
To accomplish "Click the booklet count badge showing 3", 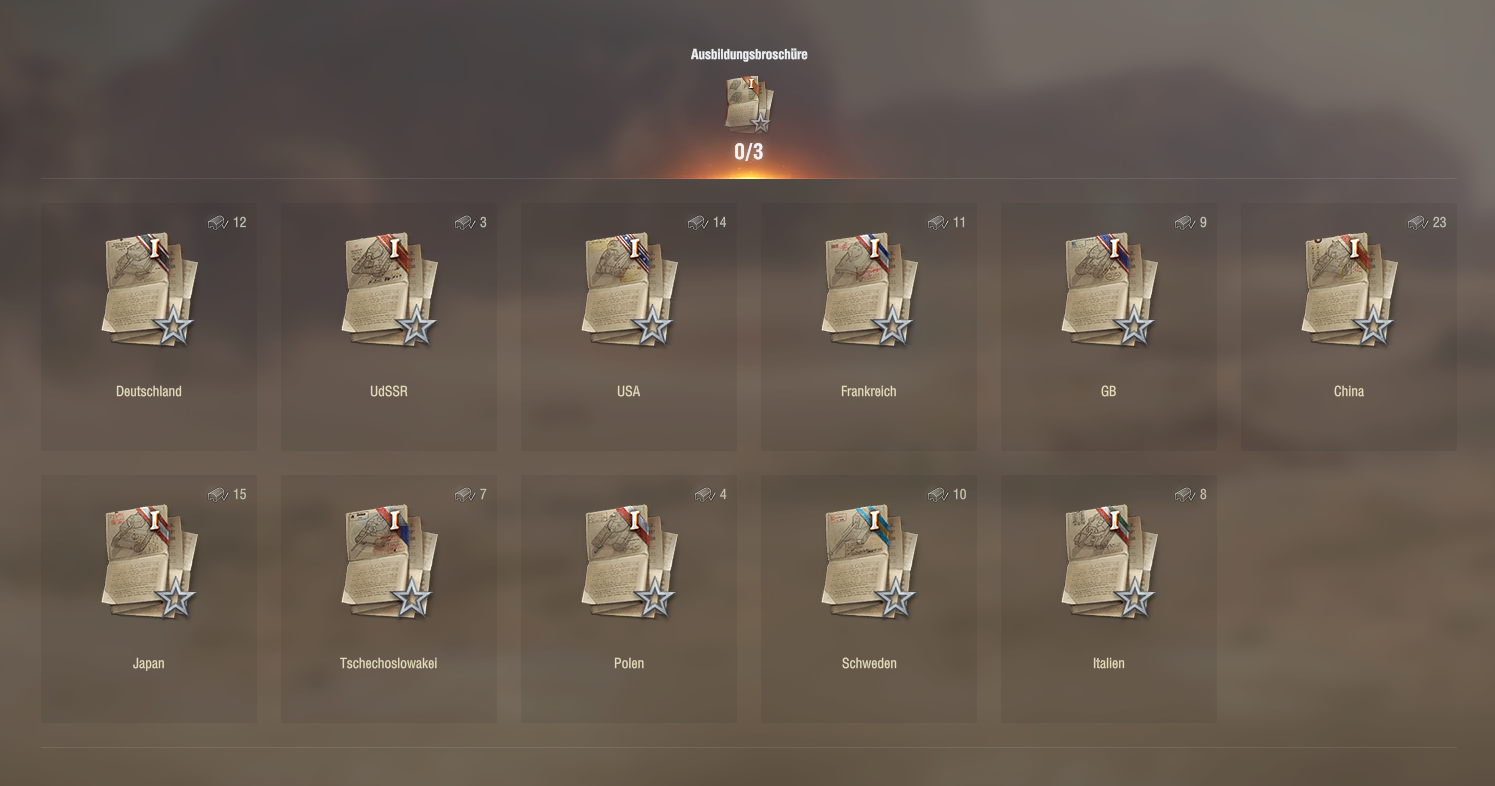I will tap(468, 223).
